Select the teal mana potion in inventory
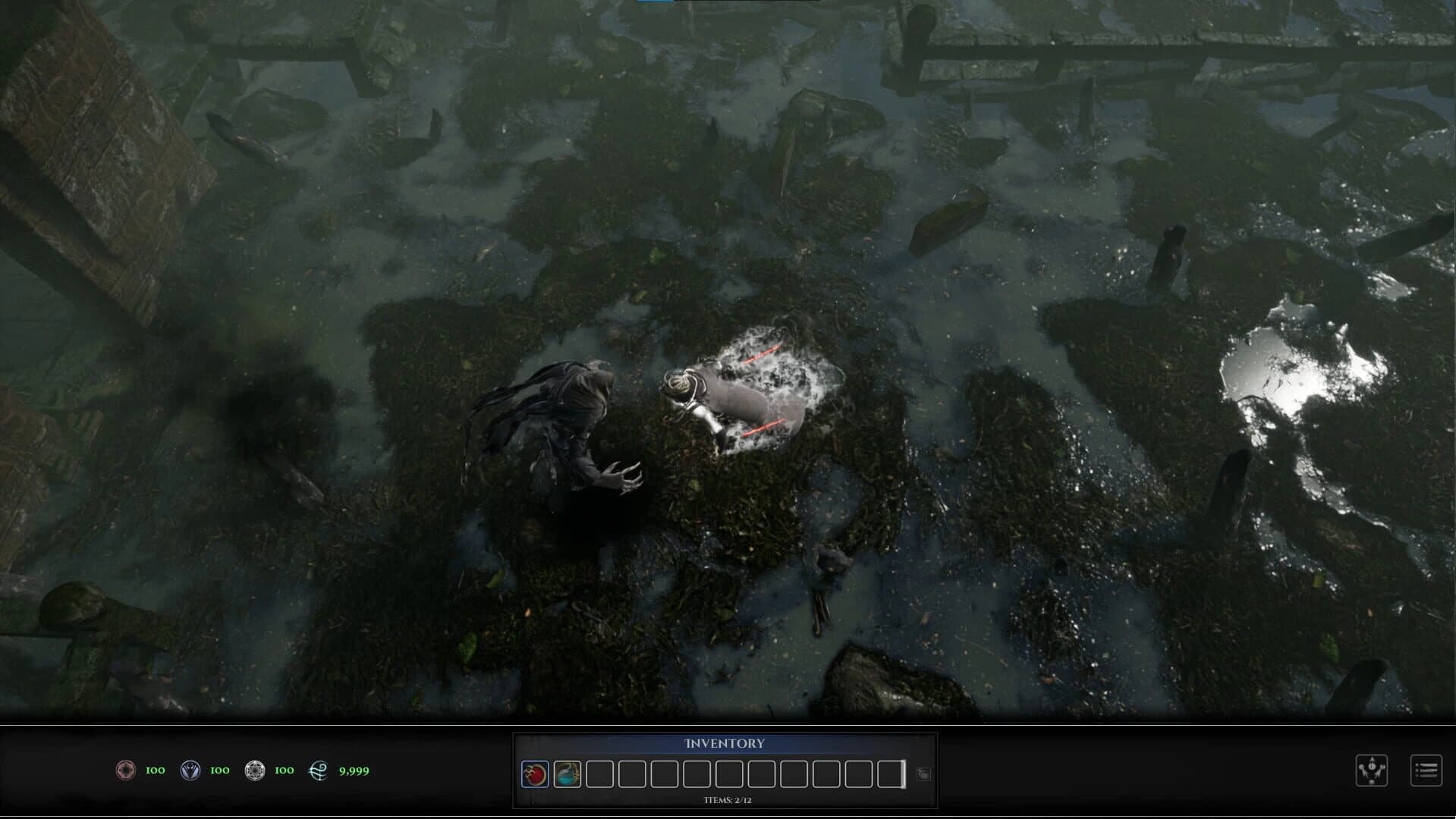 pos(567,775)
